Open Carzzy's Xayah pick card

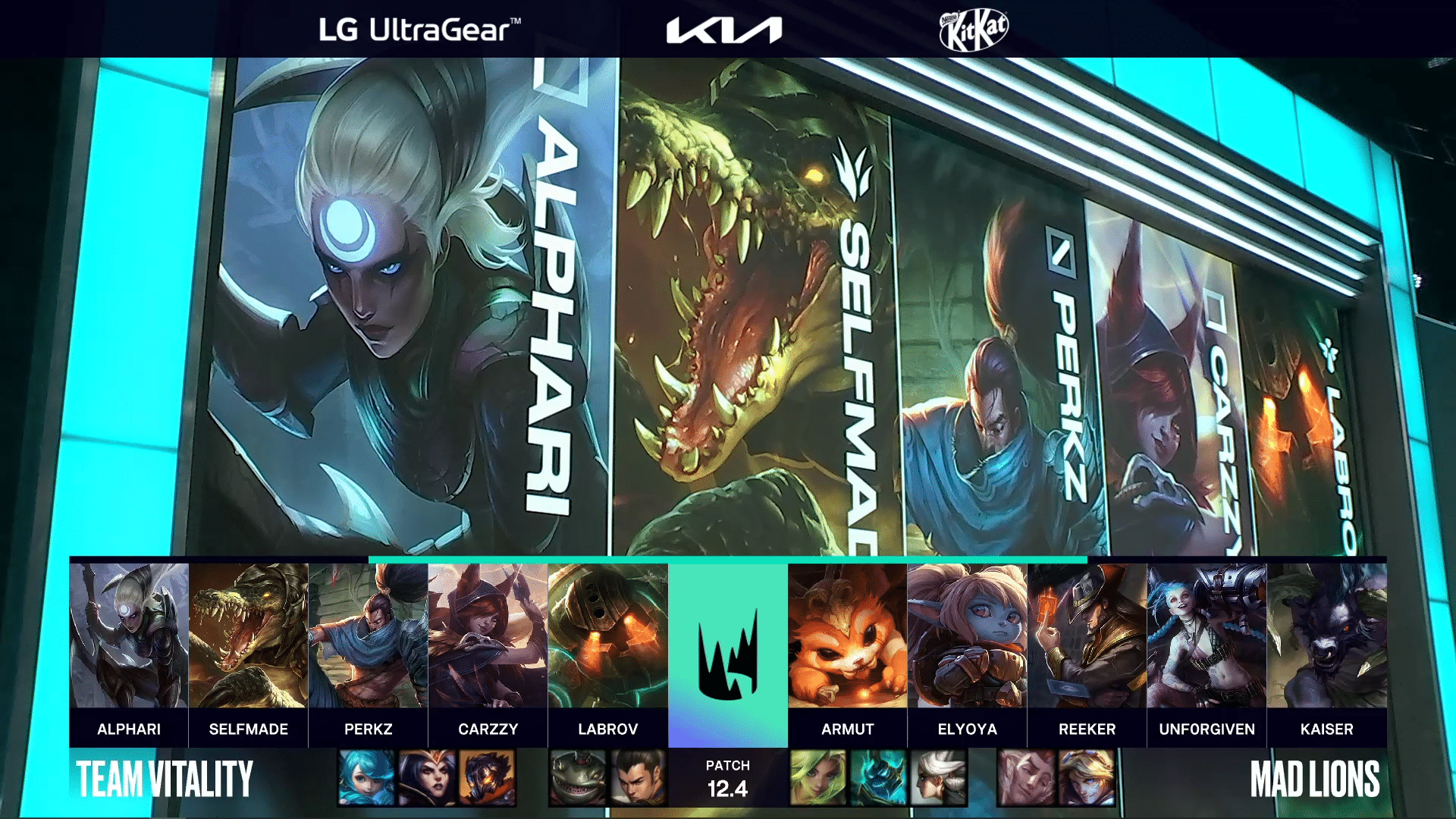click(x=488, y=635)
